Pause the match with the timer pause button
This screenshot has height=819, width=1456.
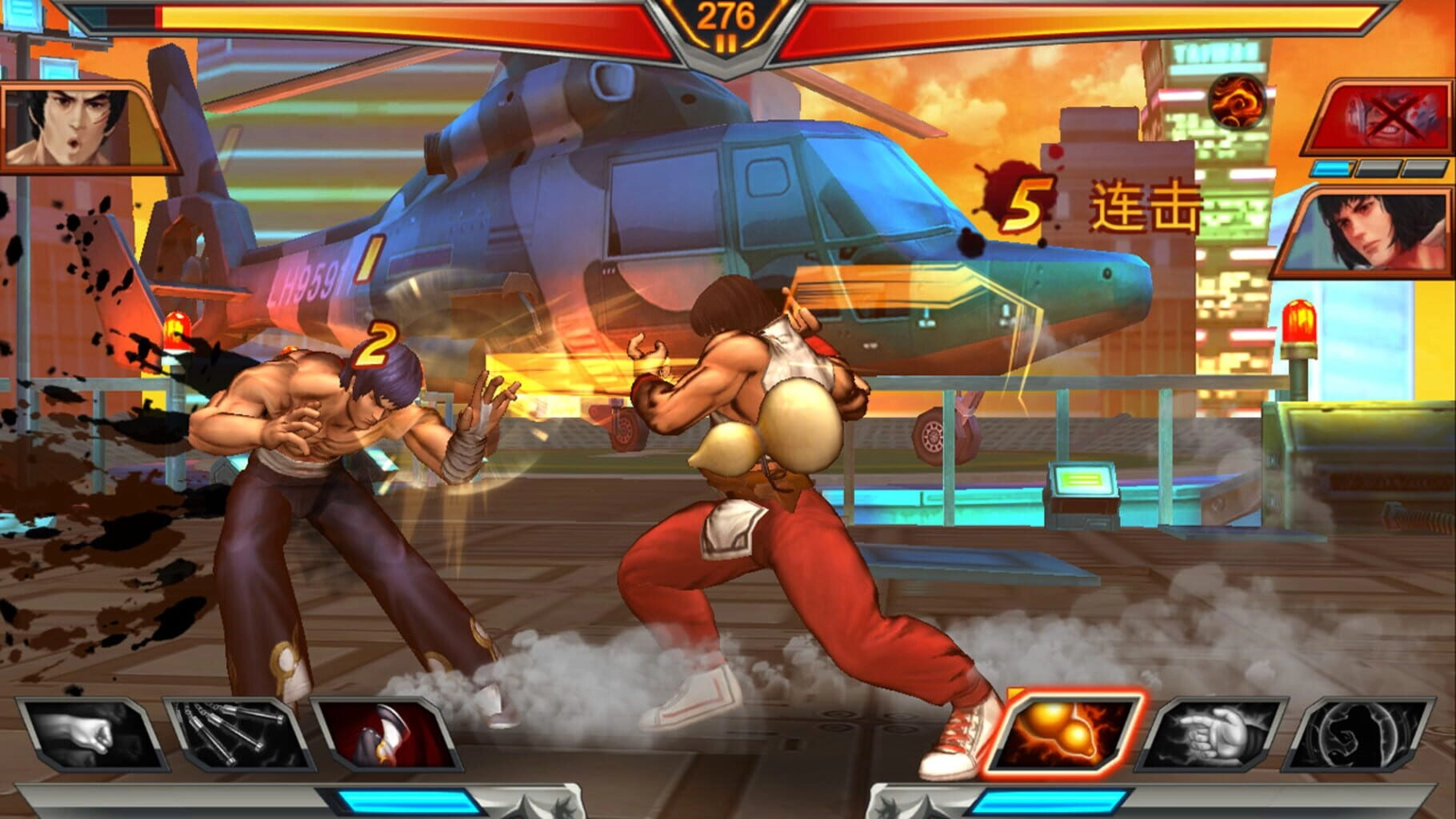click(x=726, y=44)
